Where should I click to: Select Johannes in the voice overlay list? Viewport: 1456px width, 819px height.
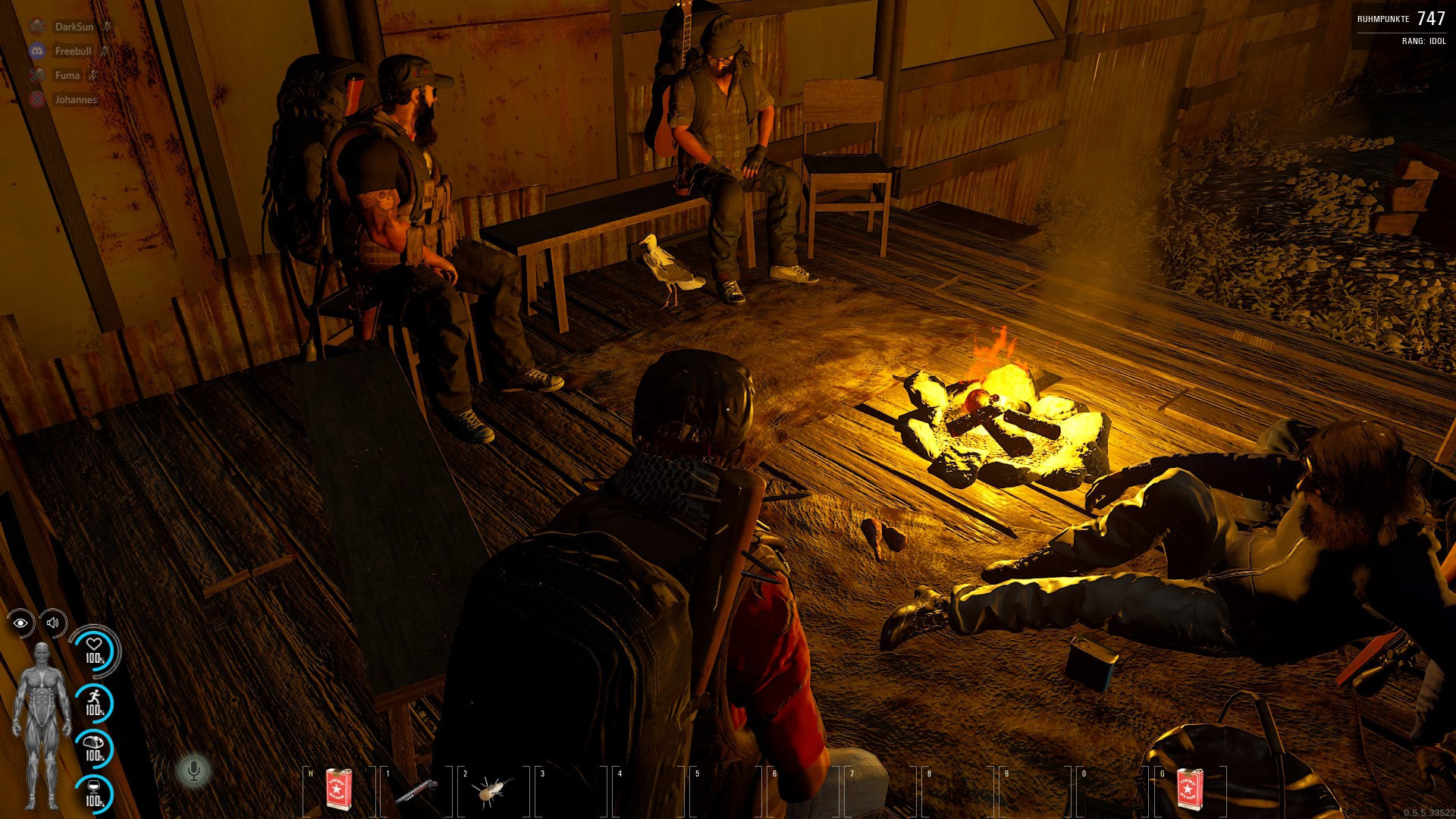[x=75, y=99]
